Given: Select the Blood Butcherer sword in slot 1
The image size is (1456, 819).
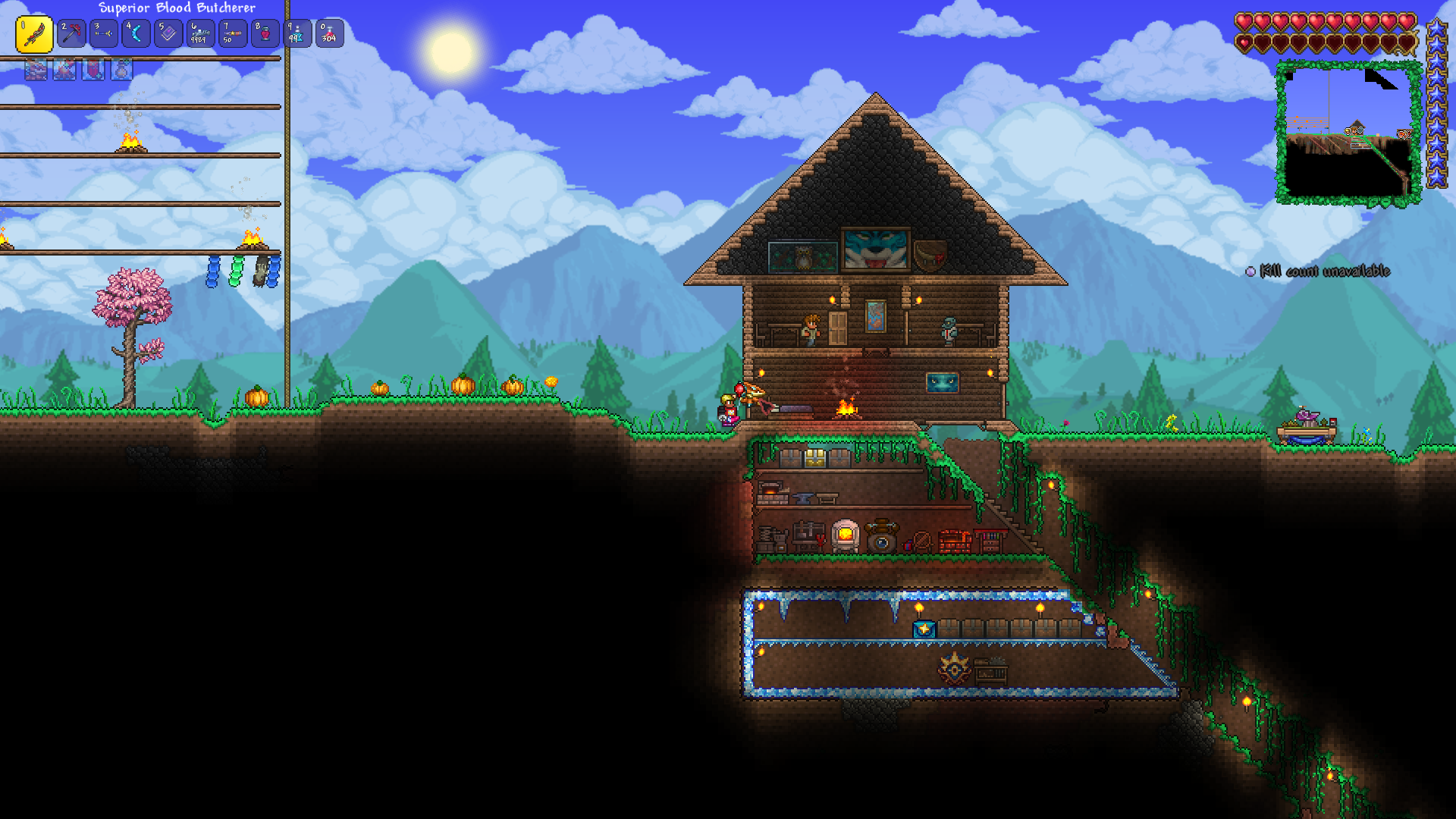Looking at the screenshot, I should coord(34,34).
